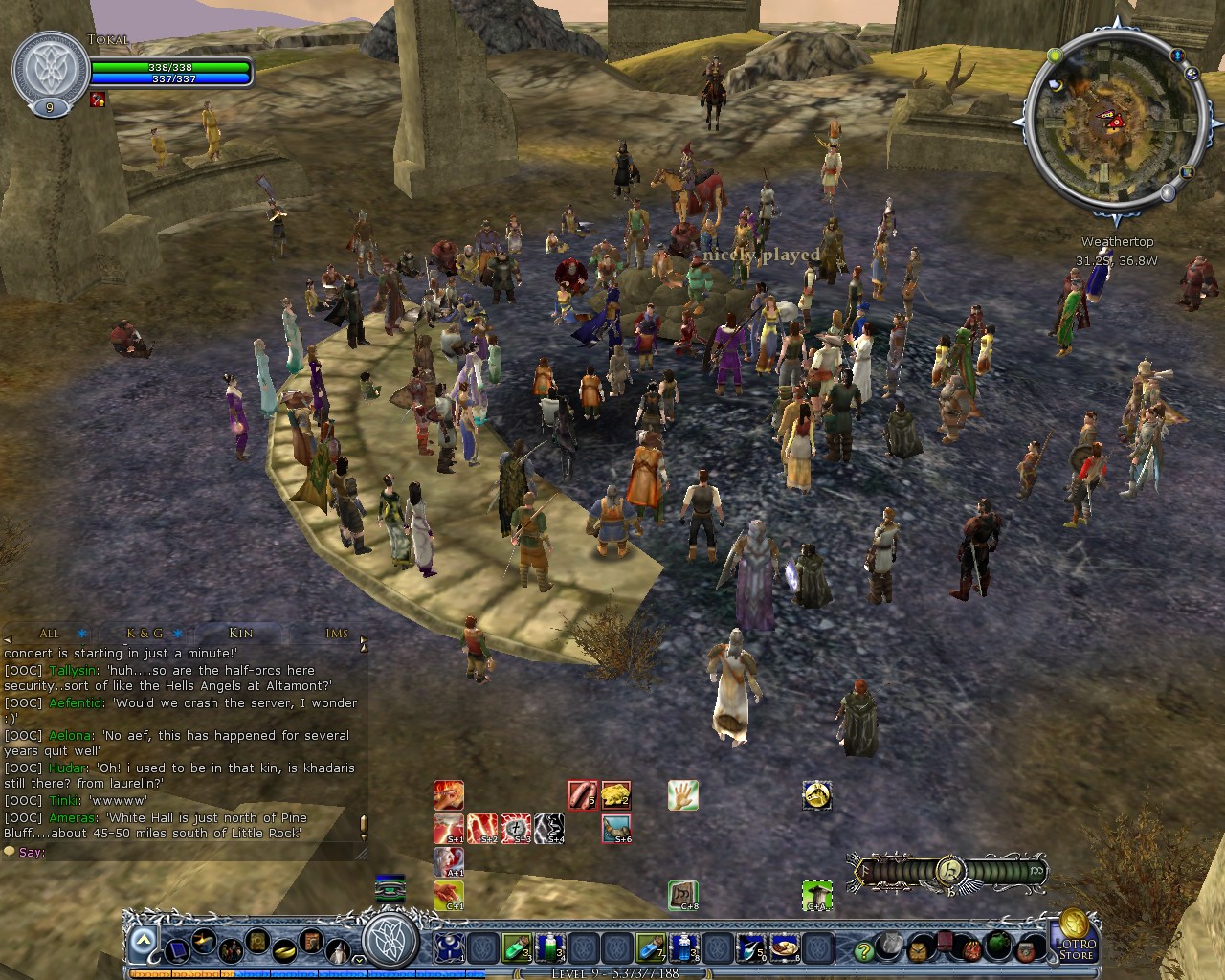Toggle the blue asterisk filter on the K&G tab
1225x980 pixels.
coord(177,634)
